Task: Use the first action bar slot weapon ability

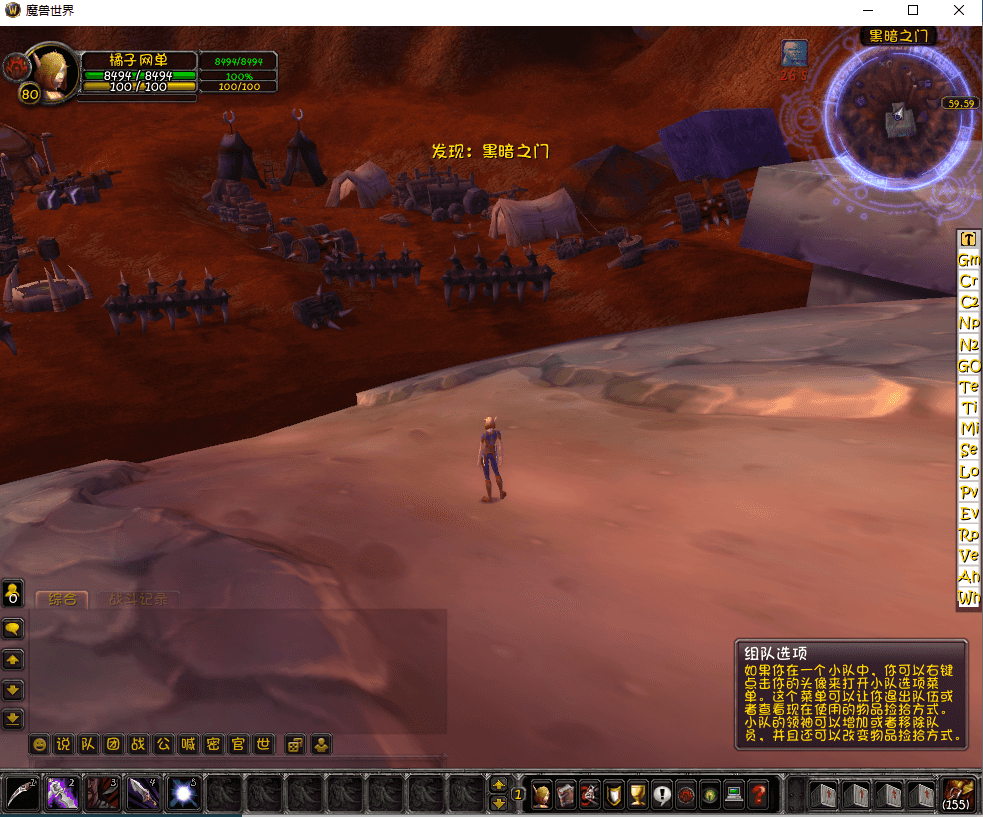Action: 23,793
